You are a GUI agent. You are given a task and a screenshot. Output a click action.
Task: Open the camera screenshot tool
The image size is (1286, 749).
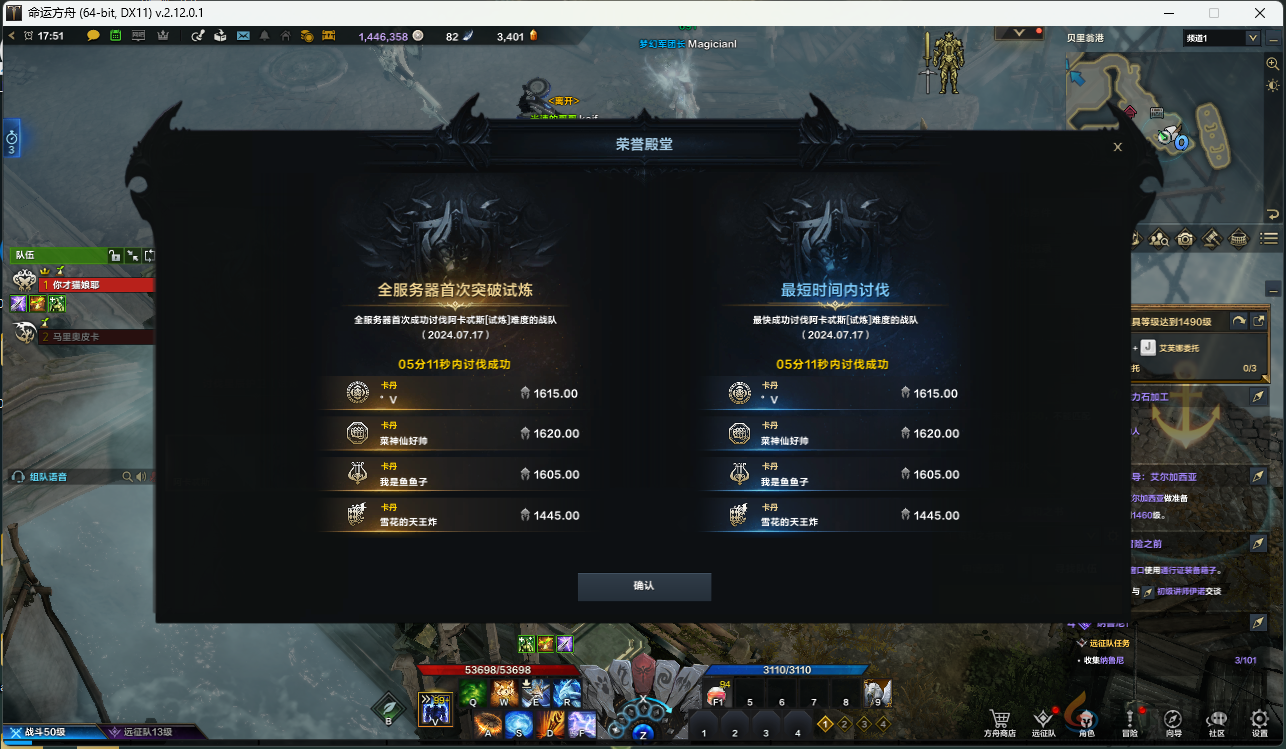click(1186, 238)
